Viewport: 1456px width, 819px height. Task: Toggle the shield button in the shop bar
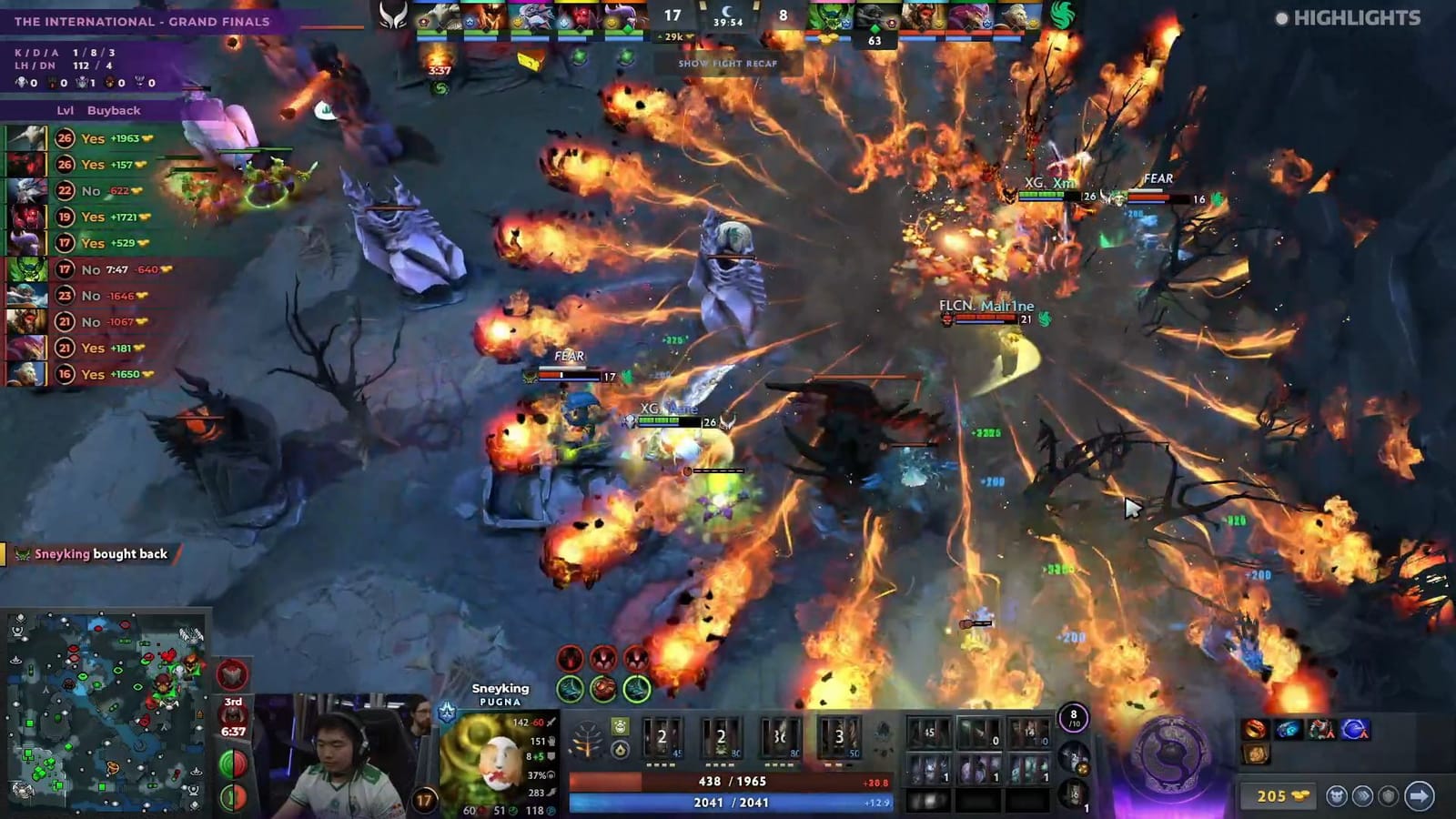pyautogui.click(x=1389, y=796)
